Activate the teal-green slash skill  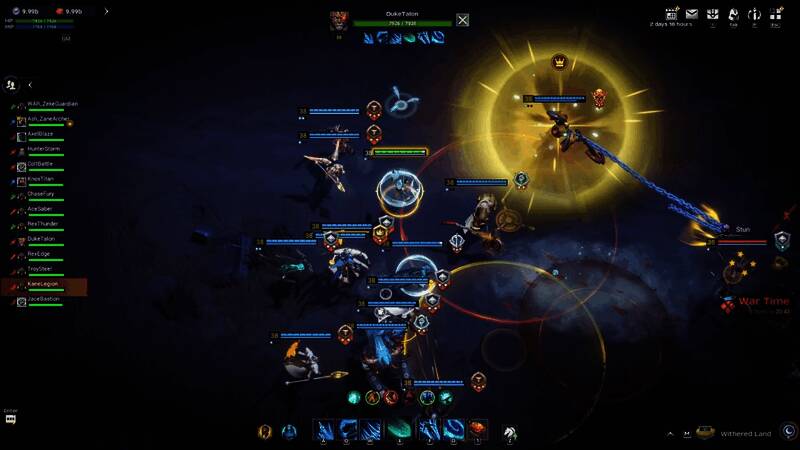coord(399,430)
